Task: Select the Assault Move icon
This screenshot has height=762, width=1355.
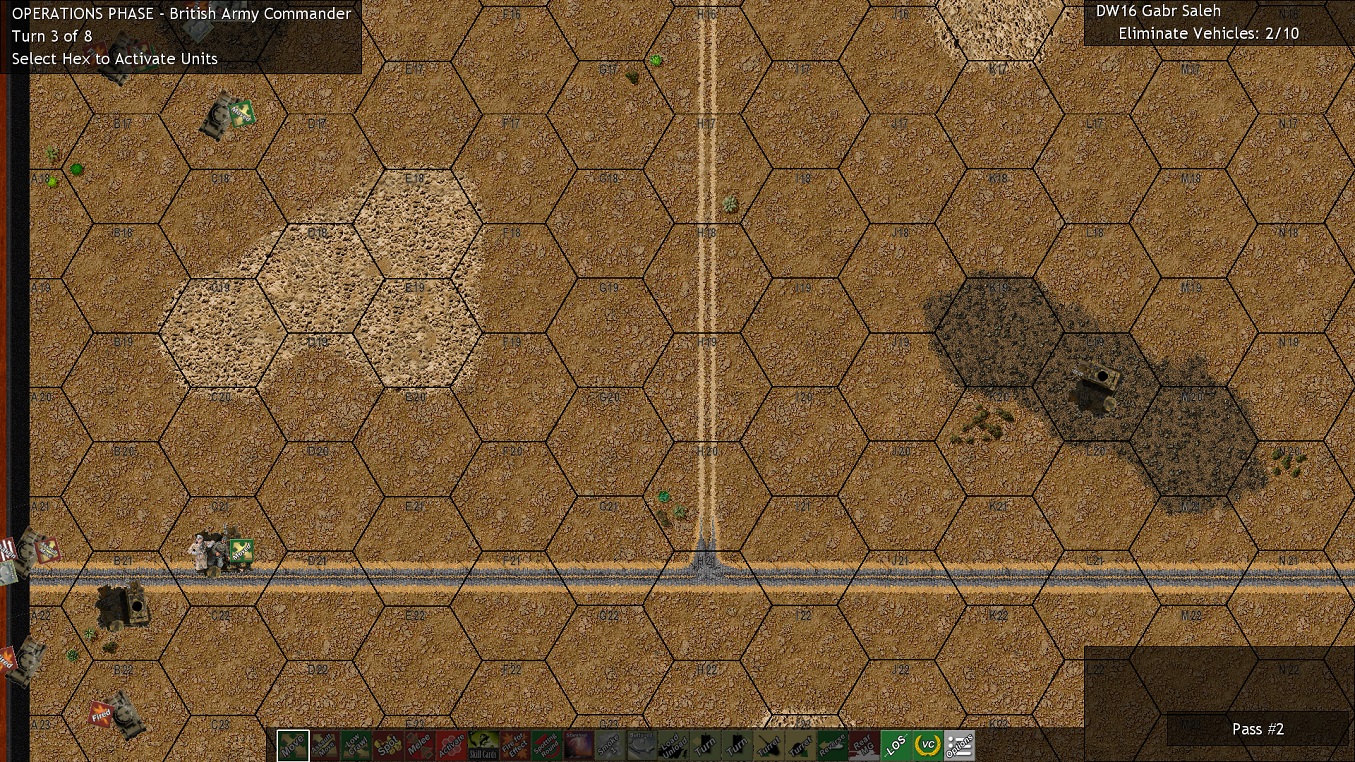Action: coord(326,745)
